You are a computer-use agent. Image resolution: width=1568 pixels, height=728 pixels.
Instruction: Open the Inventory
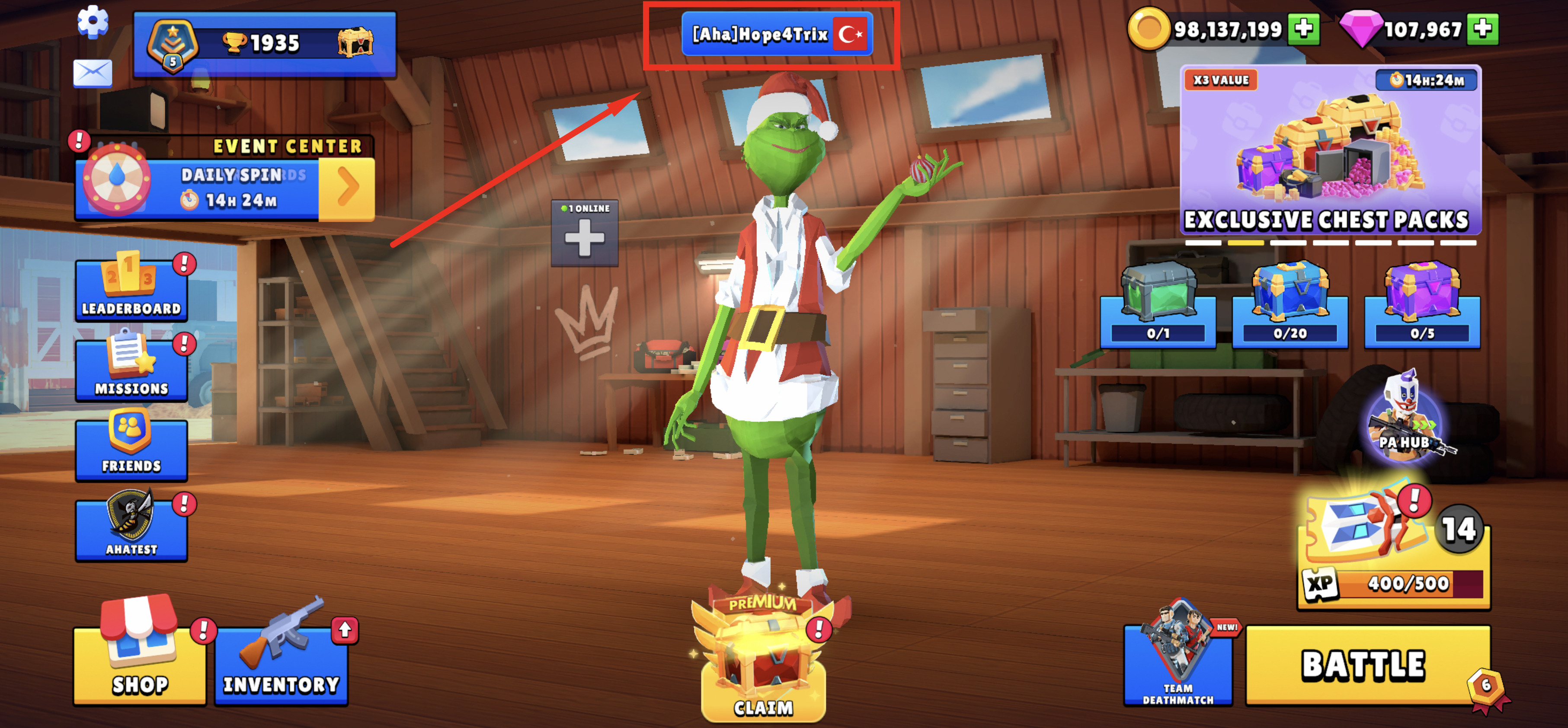click(281, 665)
